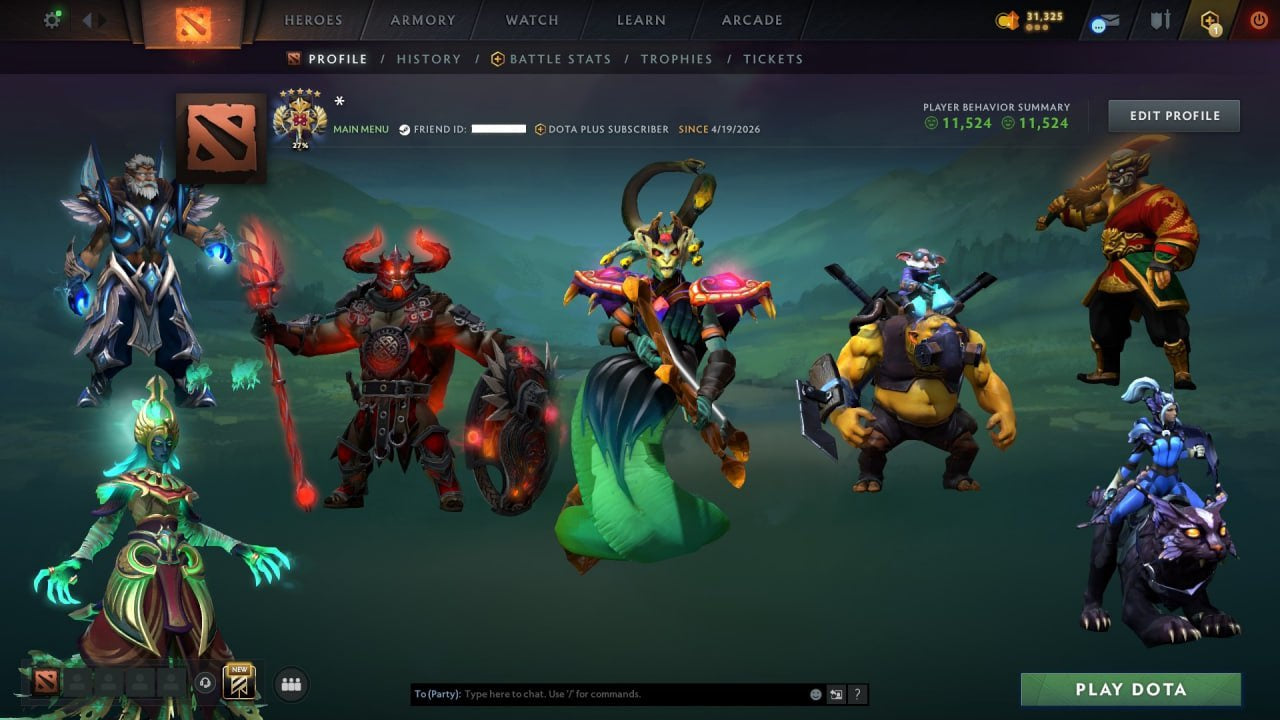Click the question mark help button
1280x720 pixels.
(x=857, y=693)
